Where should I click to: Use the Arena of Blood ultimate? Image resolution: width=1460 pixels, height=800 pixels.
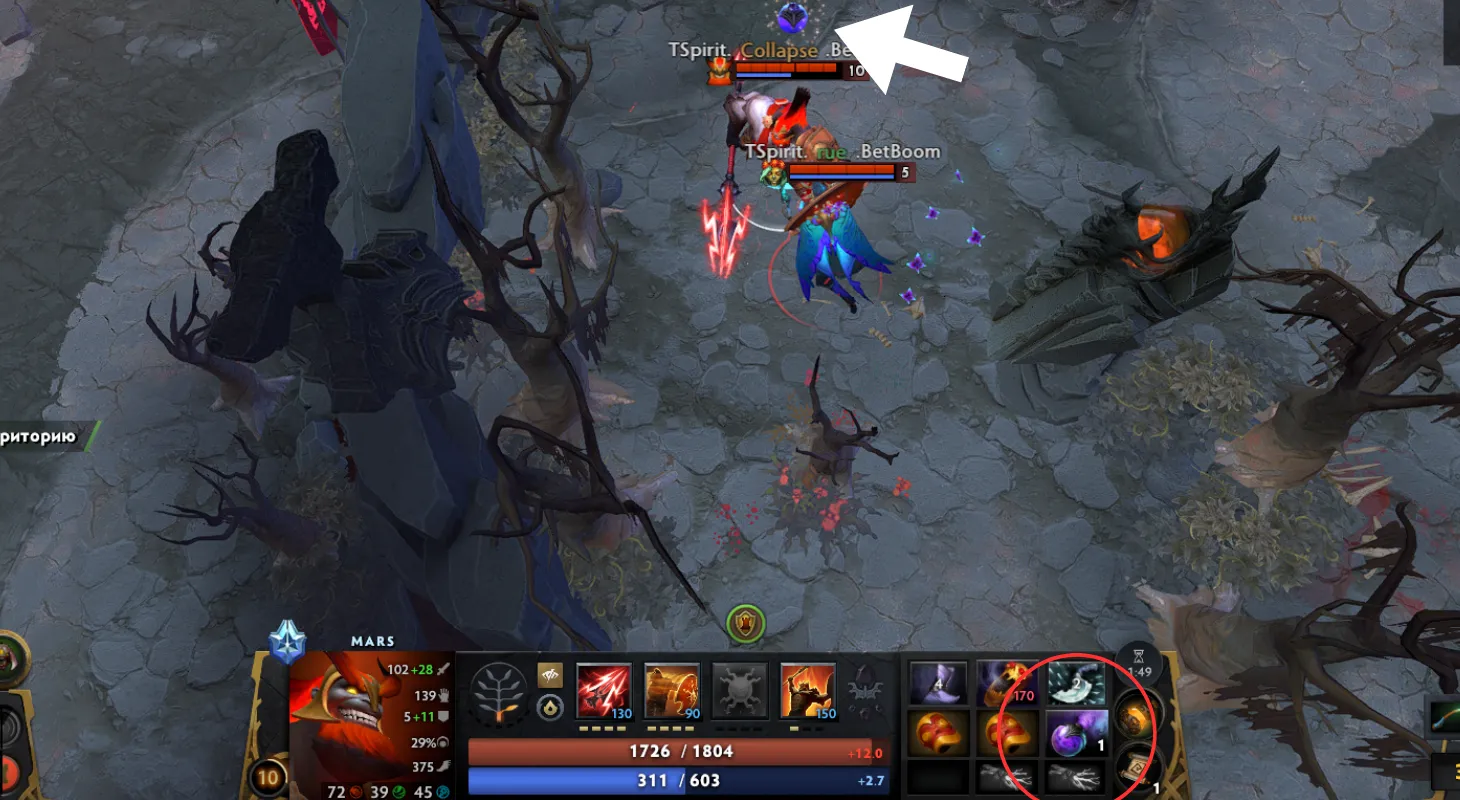click(x=808, y=689)
